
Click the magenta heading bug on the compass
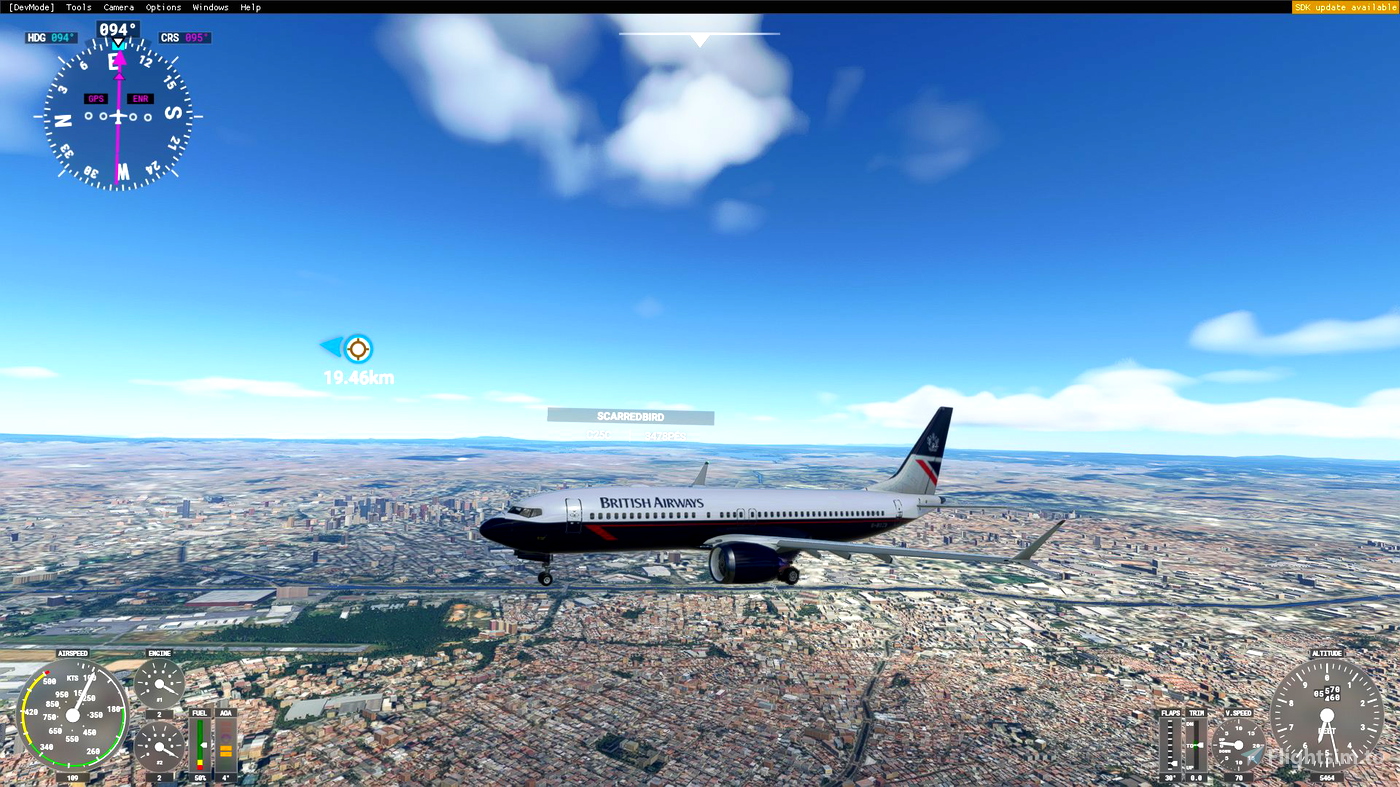click(118, 57)
